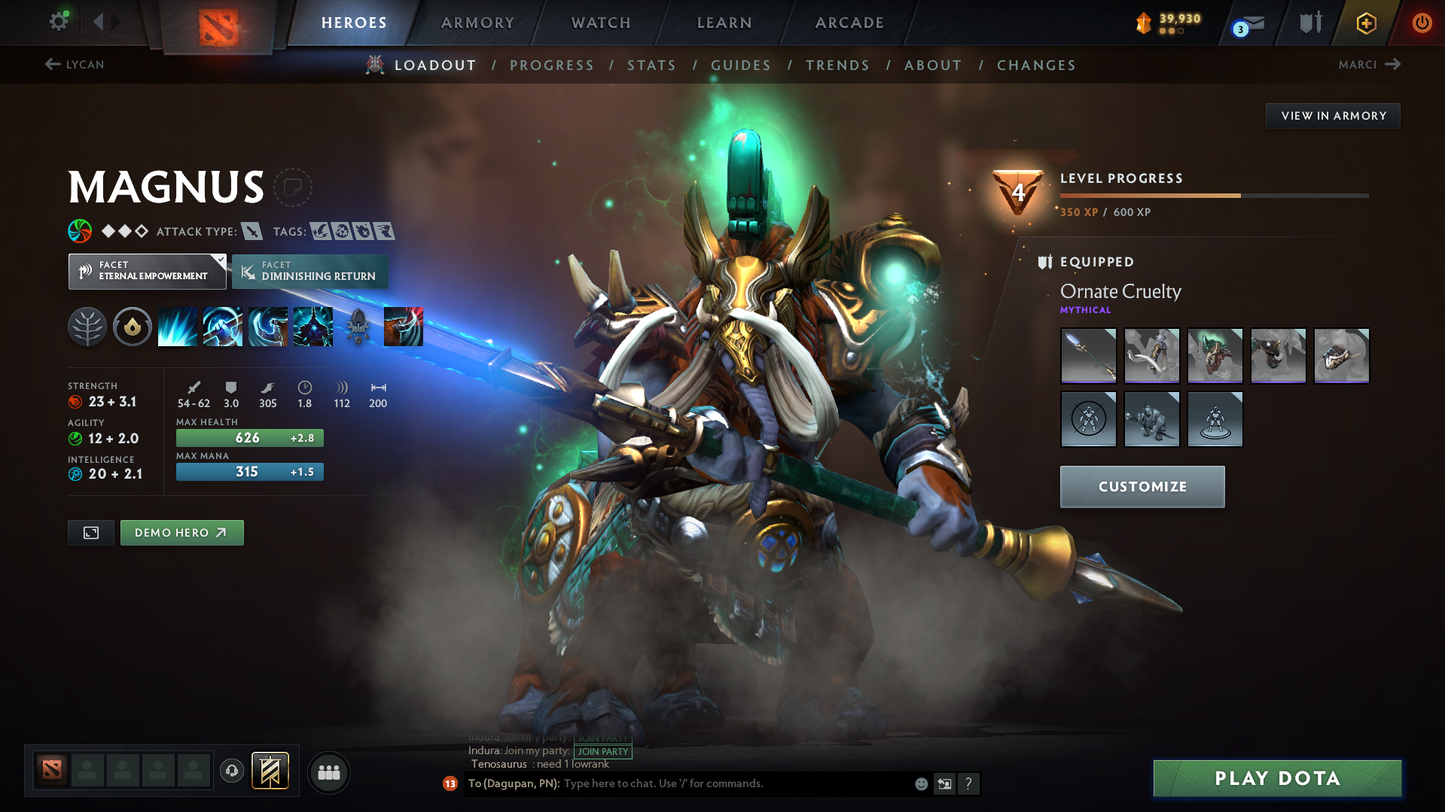
Task: Open the Armory main tab
Action: [477, 23]
